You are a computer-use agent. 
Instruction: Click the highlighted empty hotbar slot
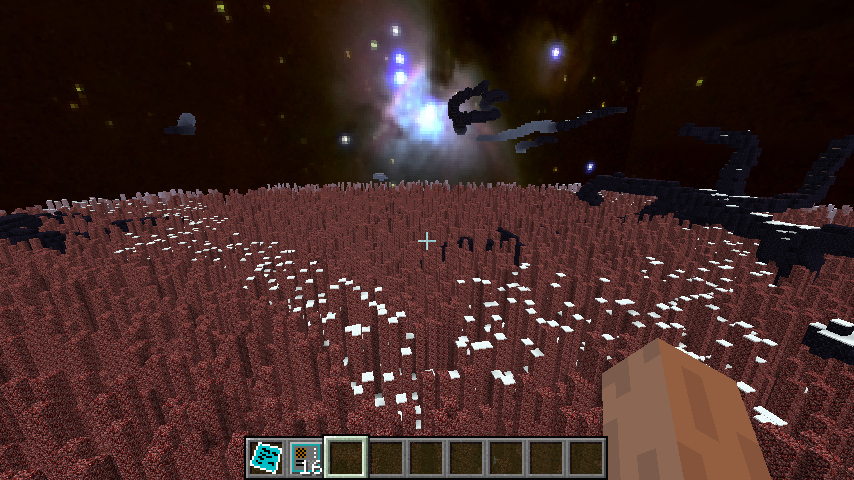click(346, 457)
